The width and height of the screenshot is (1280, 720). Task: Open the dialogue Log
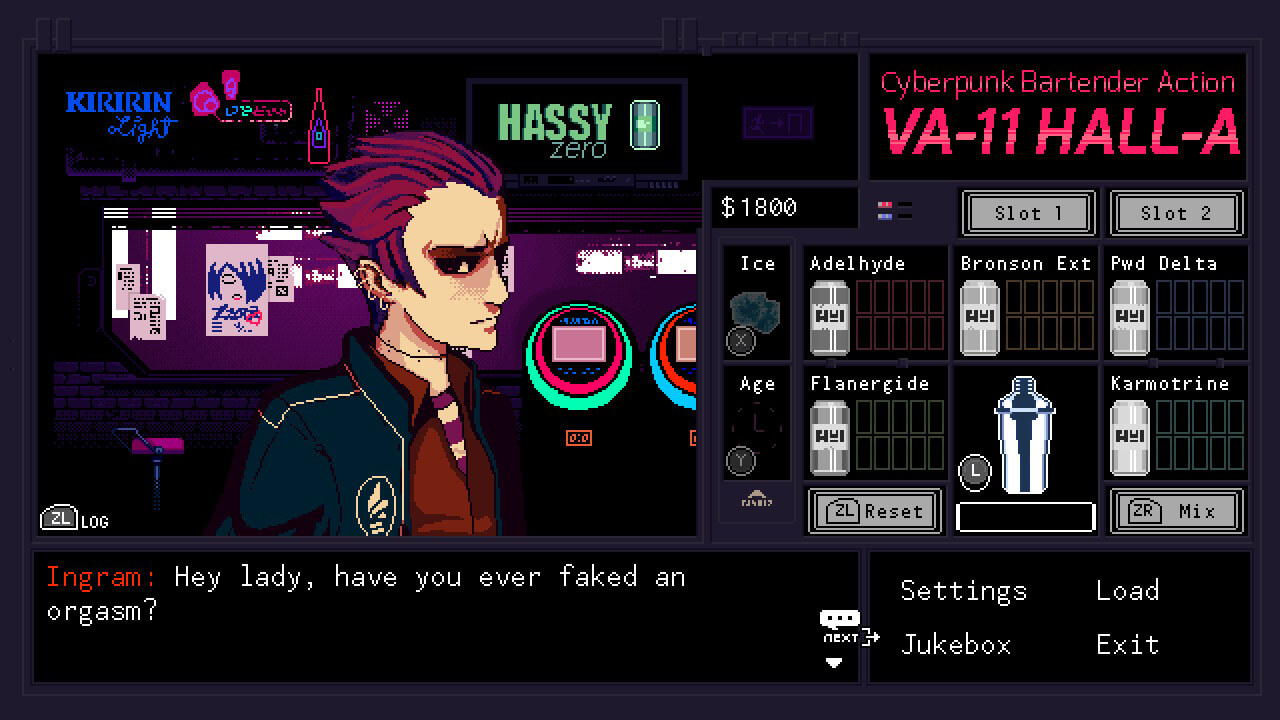pos(74,519)
